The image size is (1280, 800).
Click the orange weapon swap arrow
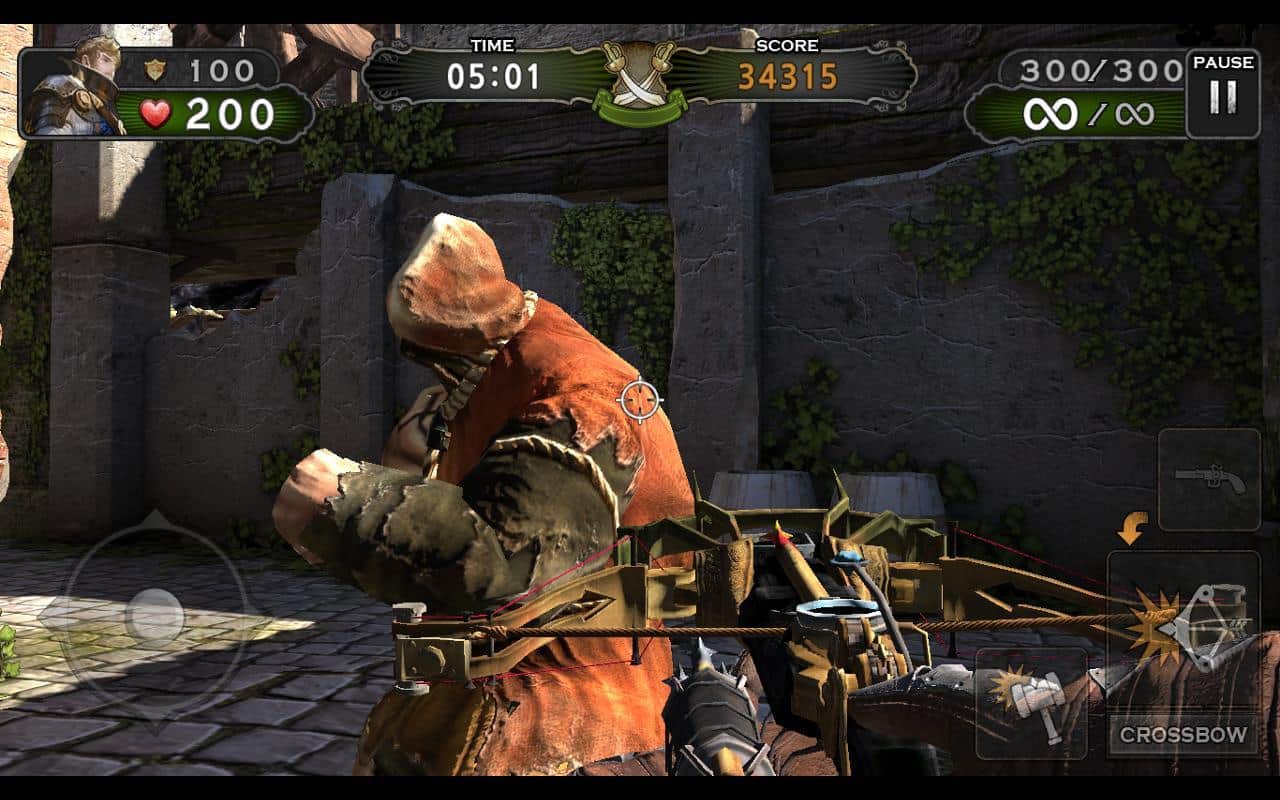pyautogui.click(x=1132, y=528)
